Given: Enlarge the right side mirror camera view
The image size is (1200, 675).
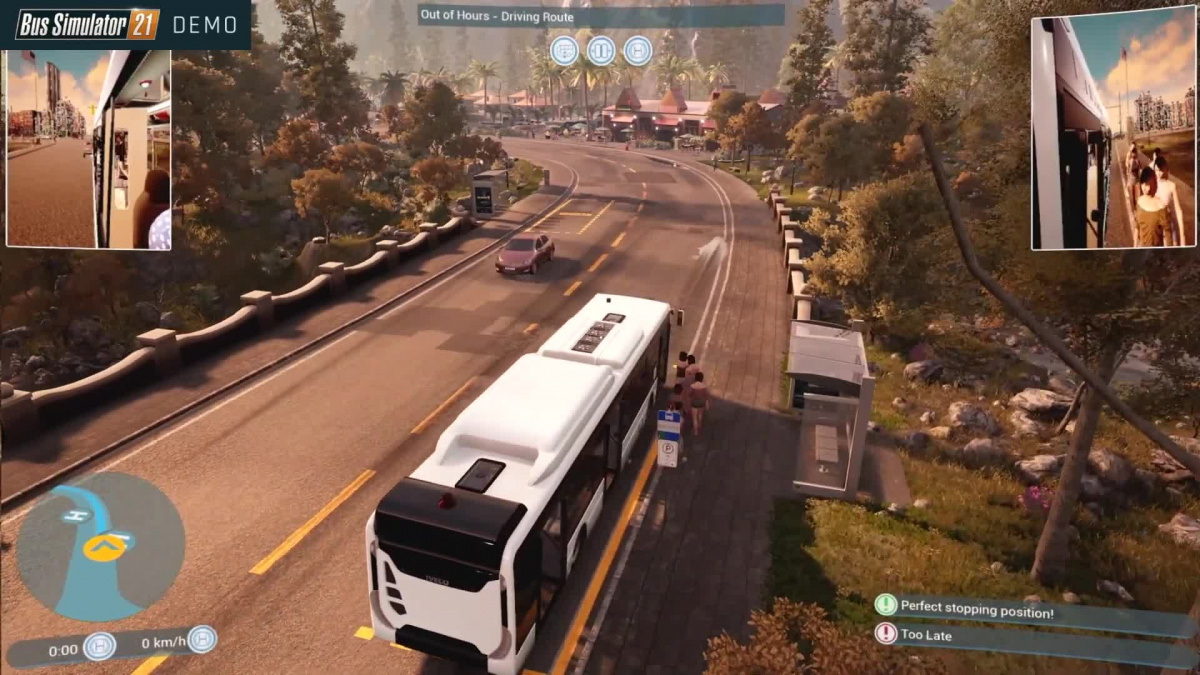Looking at the screenshot, I should coord(1113,128).
